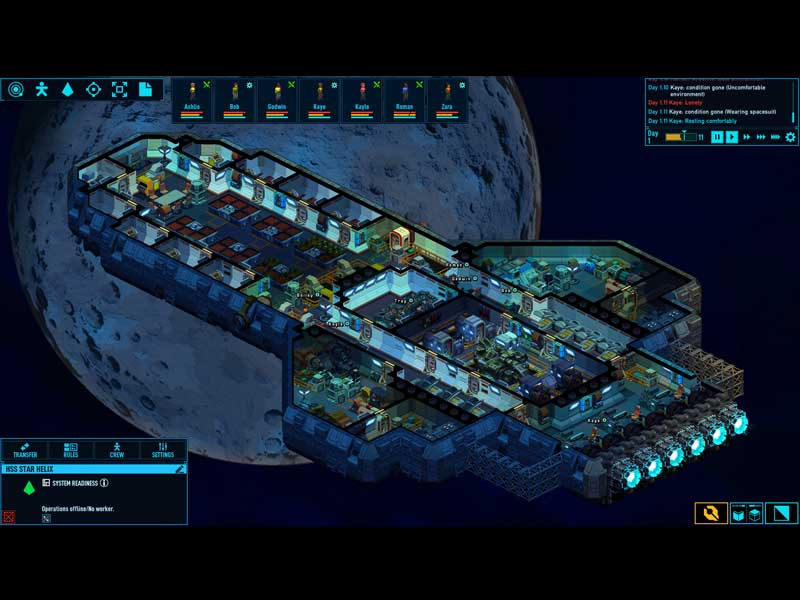
Task: Open the crew figure toolbar icon
Action: [42, 89]
